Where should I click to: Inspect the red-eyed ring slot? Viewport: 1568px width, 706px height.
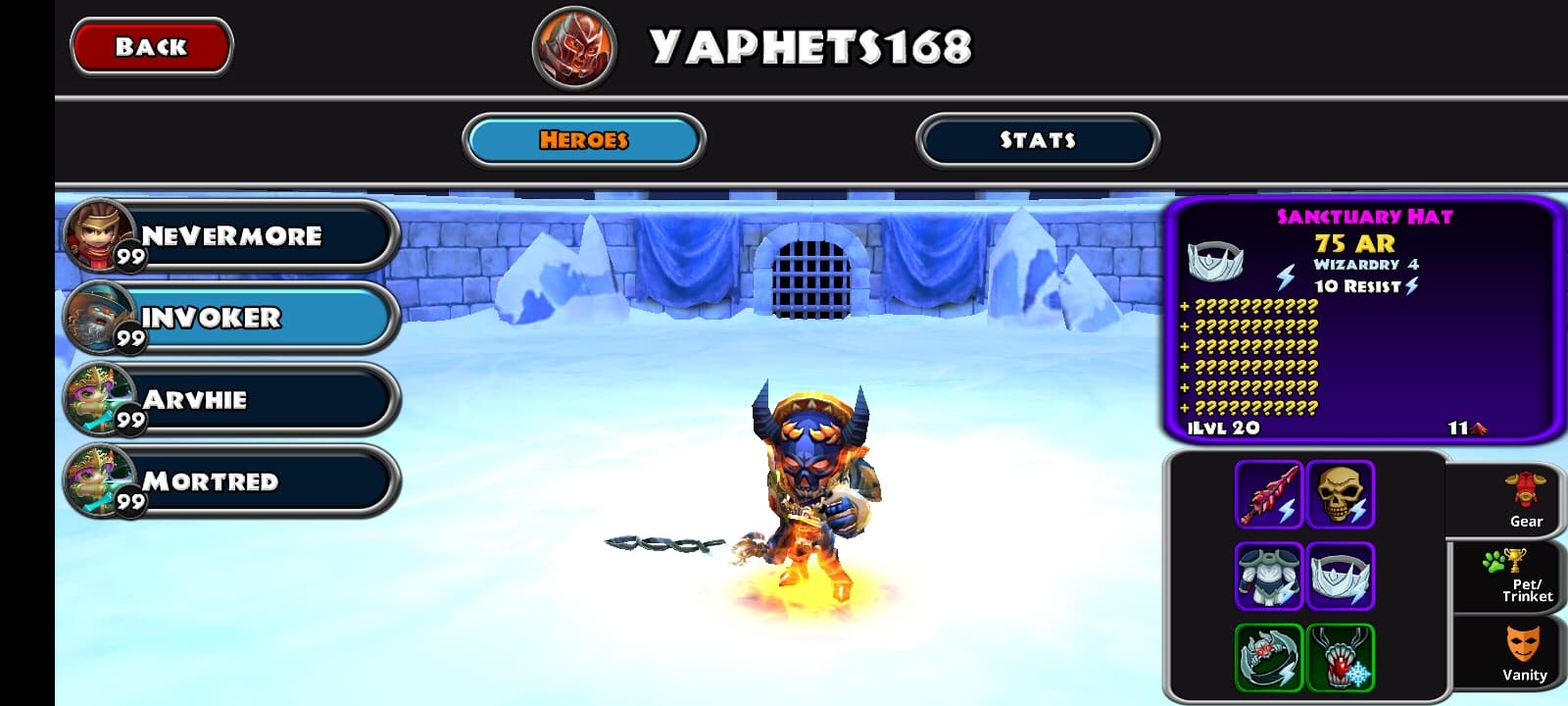(x=1268, y=657)
